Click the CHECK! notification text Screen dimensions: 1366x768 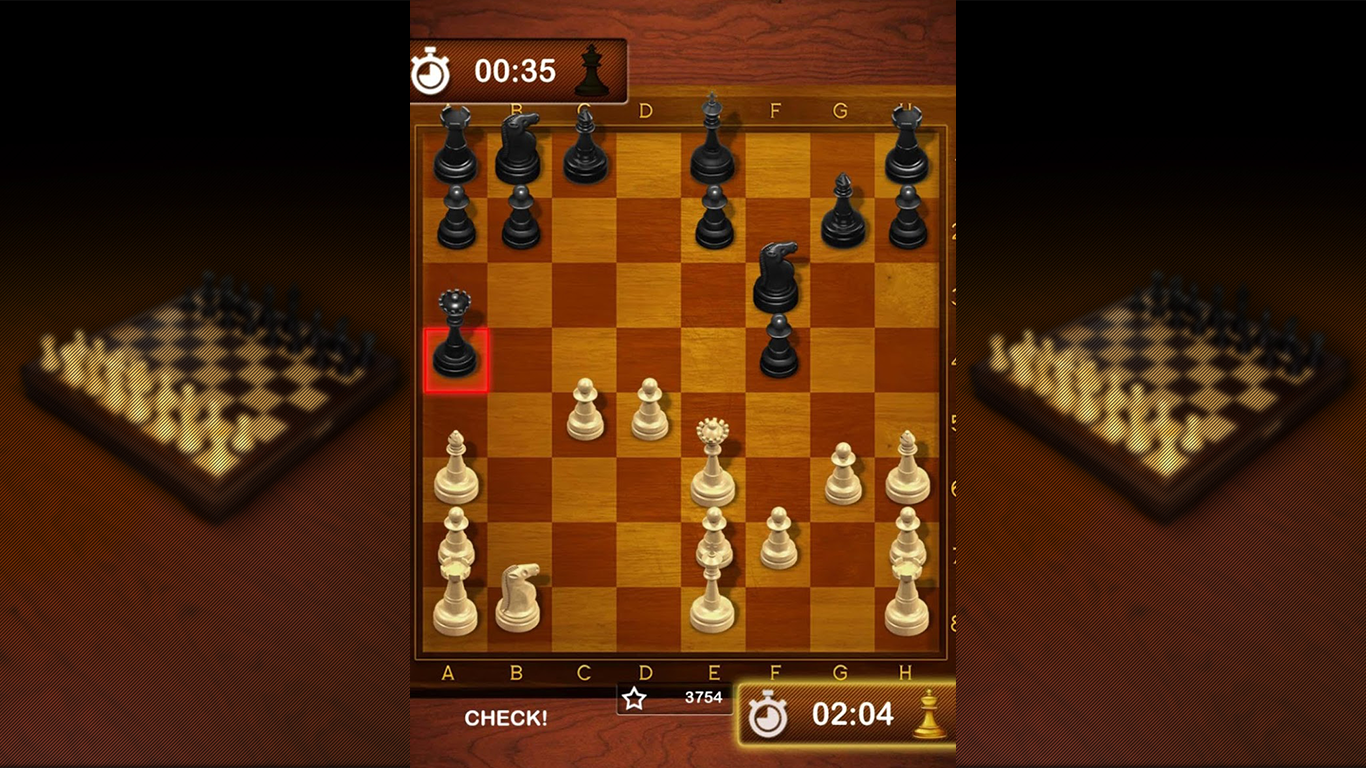tap(507, 717)
